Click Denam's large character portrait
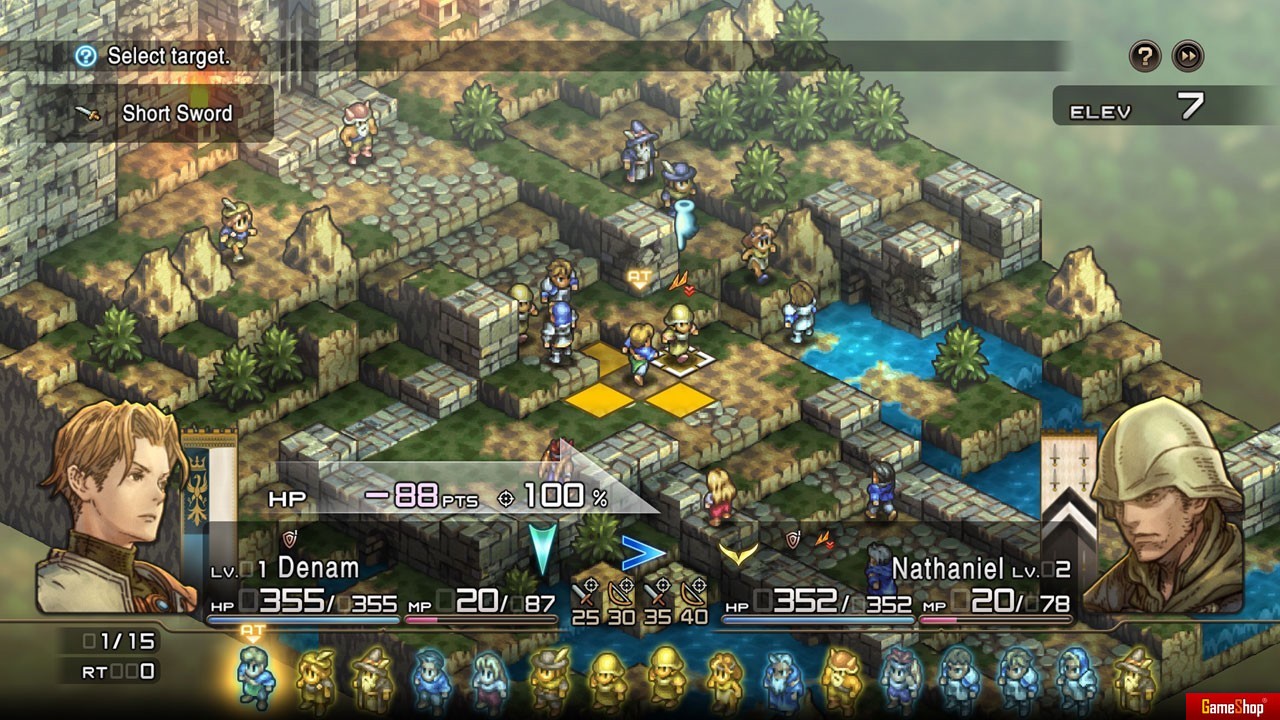Viewport: 1280px width, 720px height. tap(110, 520)
